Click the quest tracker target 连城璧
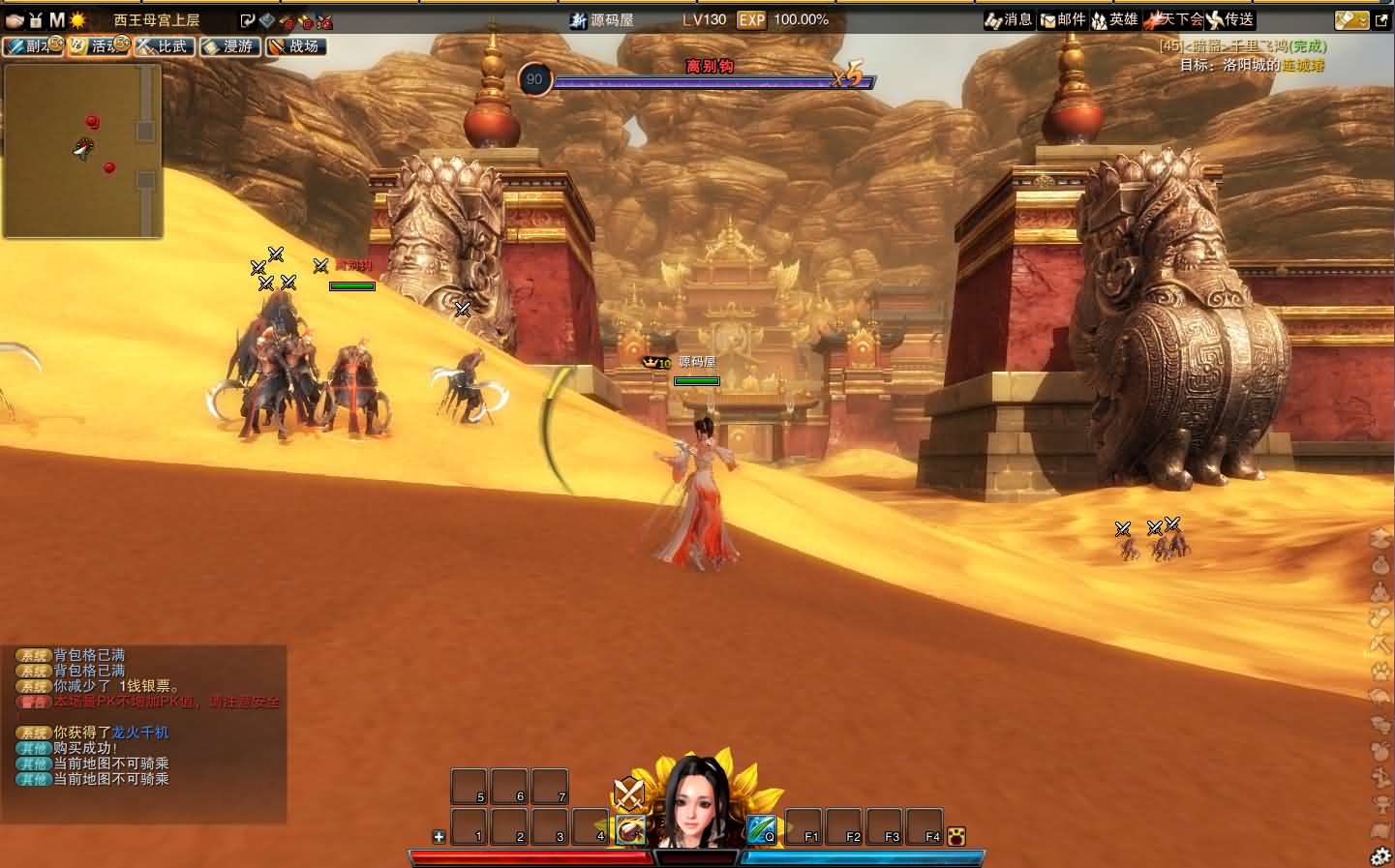The width and height of the screenshot is (1395, 868). [1302, 65]
